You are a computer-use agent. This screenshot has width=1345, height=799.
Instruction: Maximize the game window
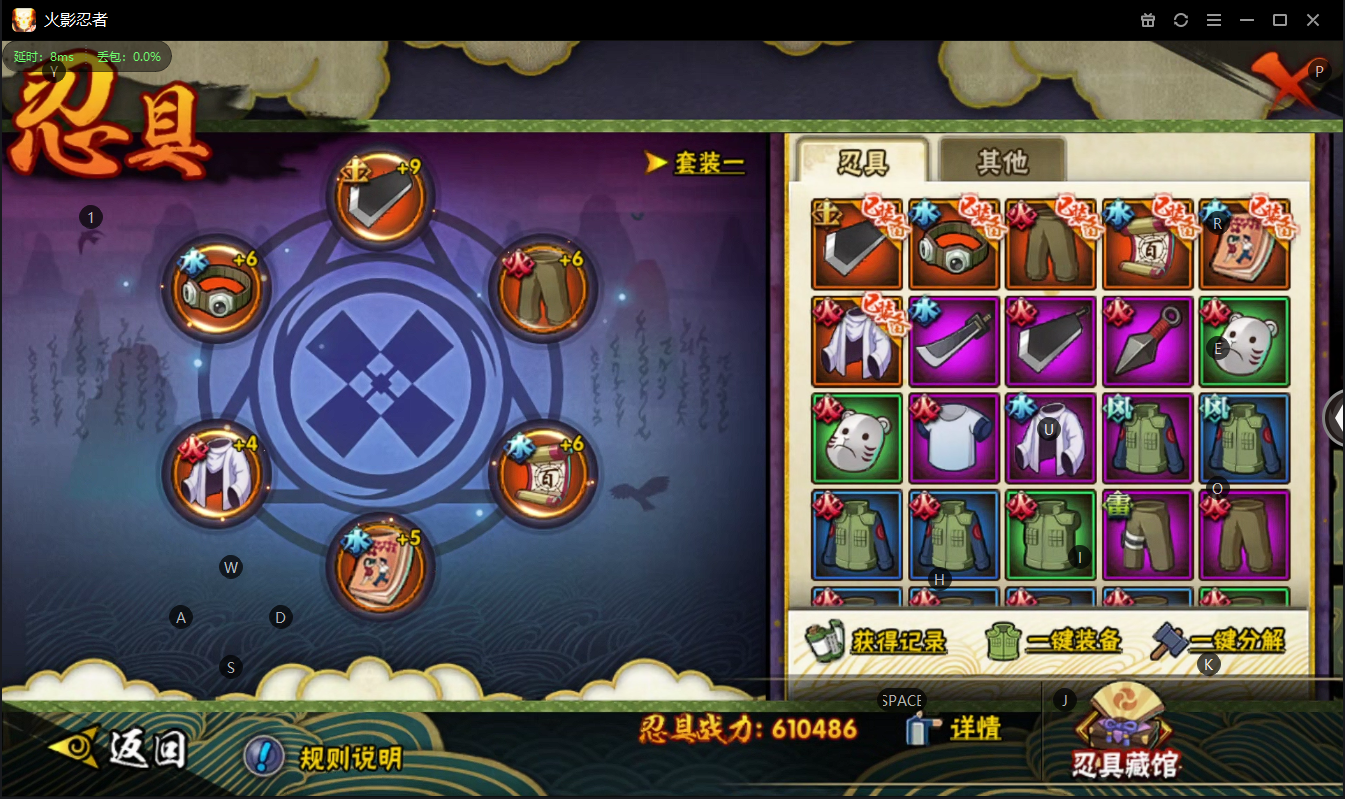(x=1279, y=20)
